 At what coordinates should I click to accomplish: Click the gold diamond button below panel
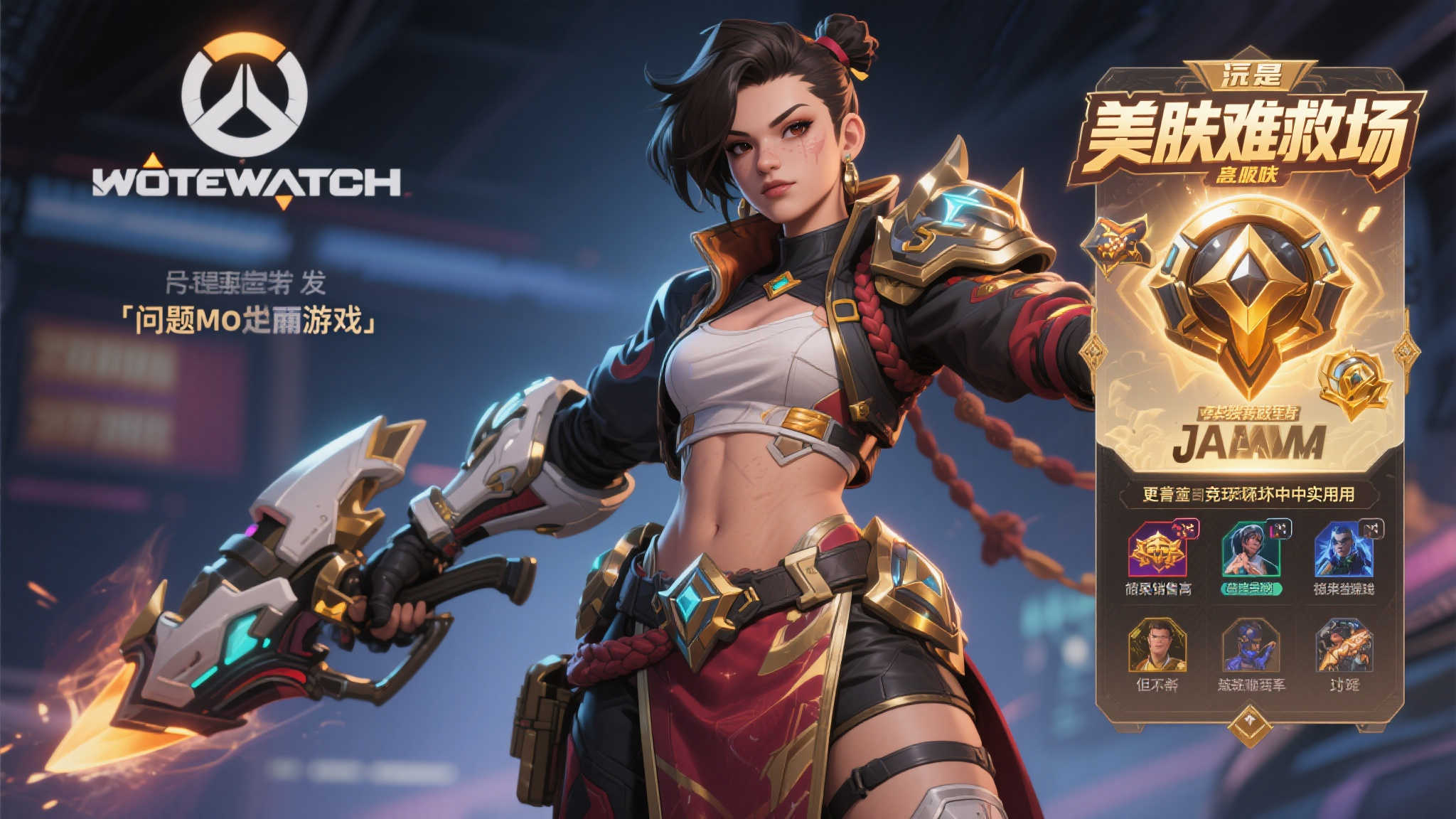pos(1249,724)
